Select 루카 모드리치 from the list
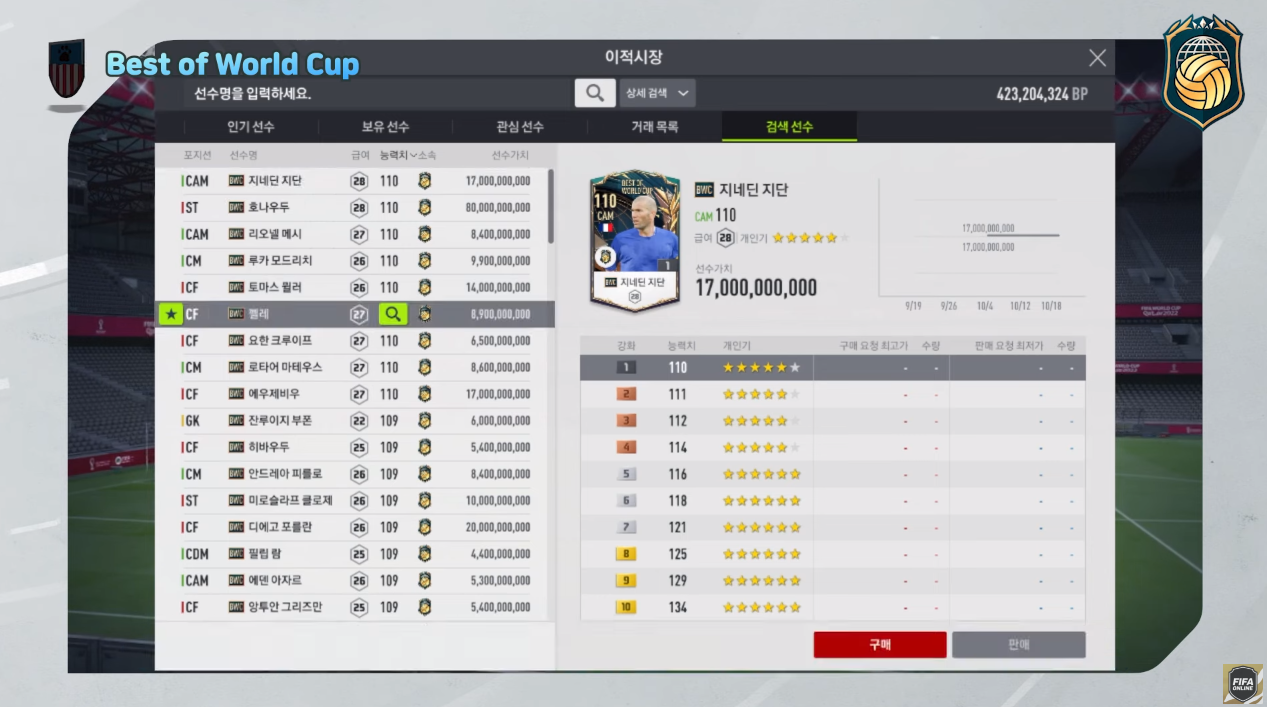The image size is (1267, 707). point(352,261)
